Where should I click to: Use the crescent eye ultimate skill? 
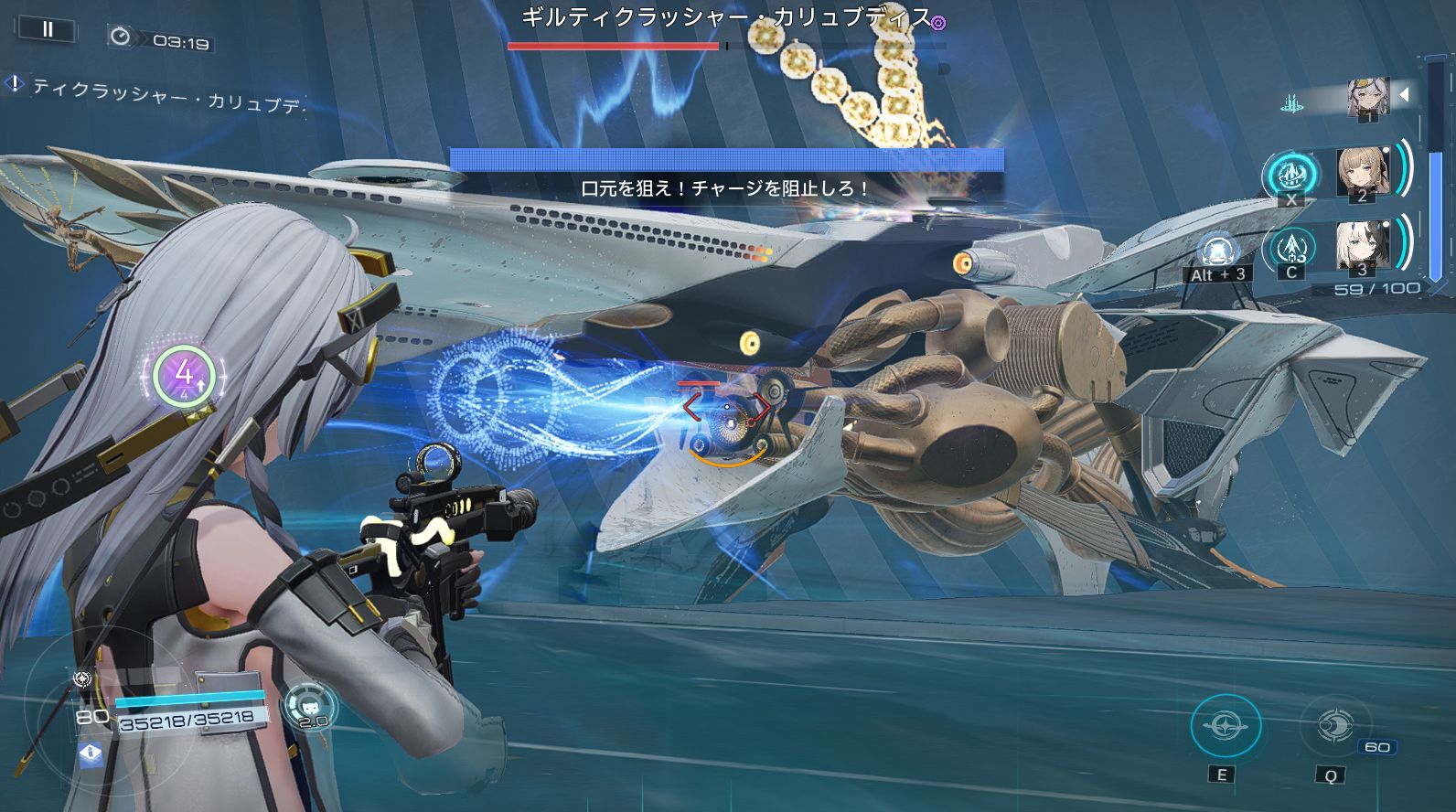point(1333,727)
